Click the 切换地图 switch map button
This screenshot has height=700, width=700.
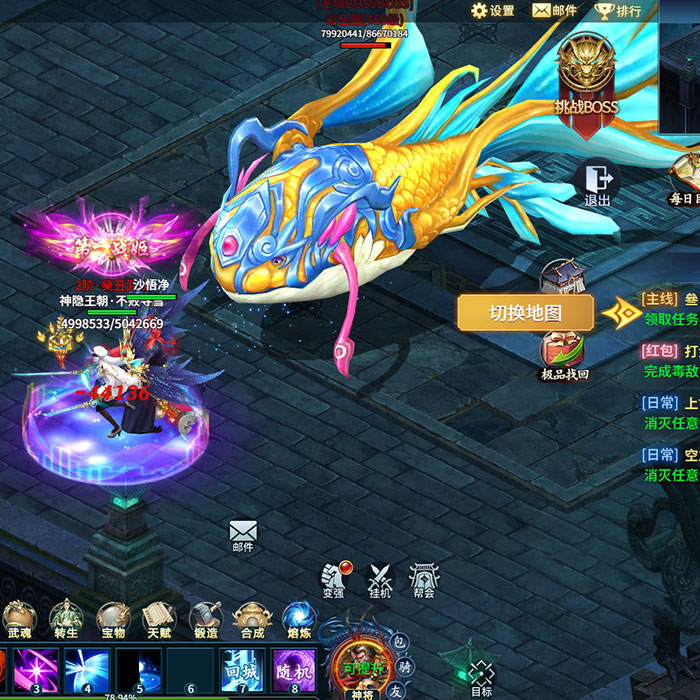(525, 313)
